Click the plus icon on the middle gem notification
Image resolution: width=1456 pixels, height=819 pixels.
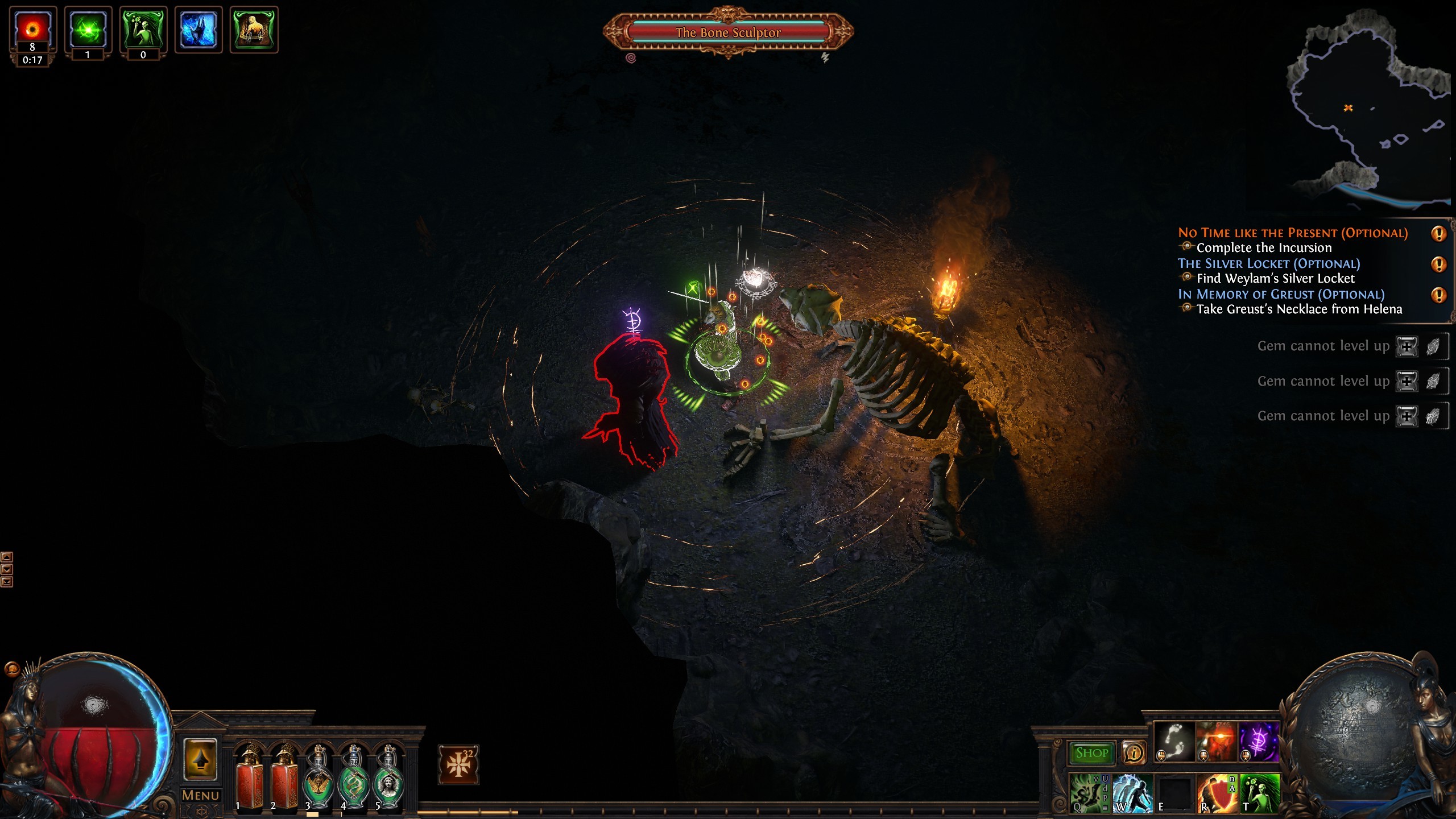pyautogui.click(x=1407, y=382)
